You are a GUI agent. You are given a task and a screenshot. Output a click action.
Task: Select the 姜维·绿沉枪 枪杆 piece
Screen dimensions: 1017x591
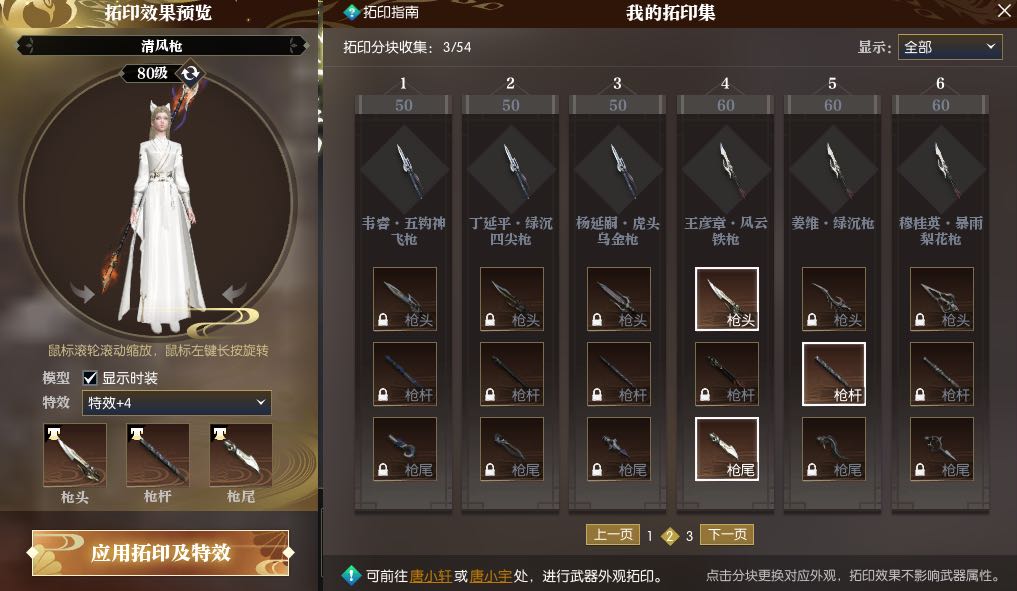[x=834, y=374]
